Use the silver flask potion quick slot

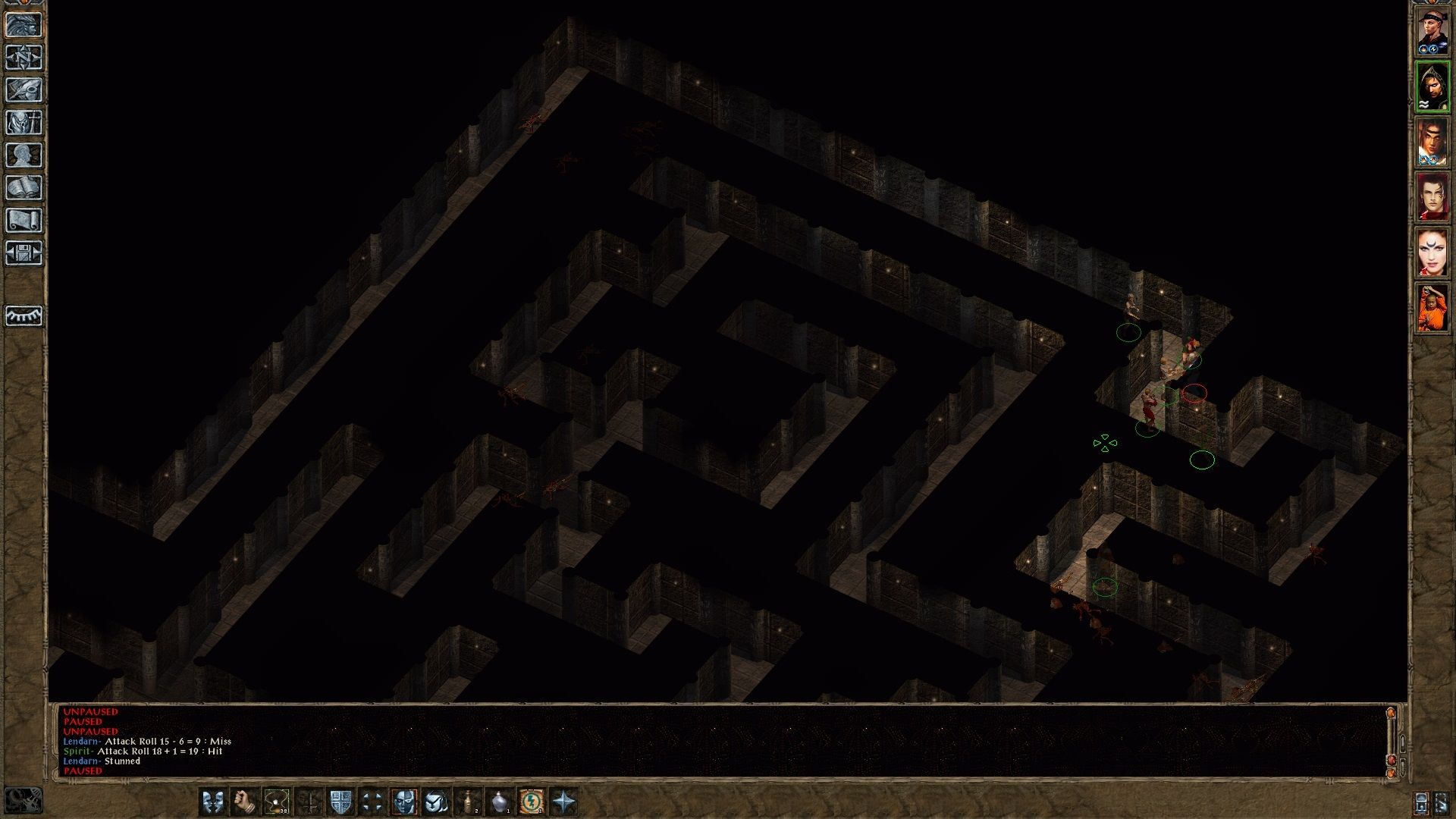coord(500,802)
